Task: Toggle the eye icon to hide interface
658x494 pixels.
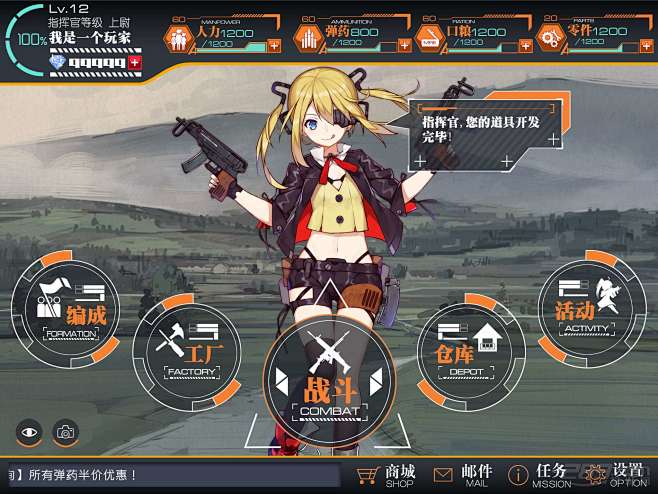Action: pos(30,433)
